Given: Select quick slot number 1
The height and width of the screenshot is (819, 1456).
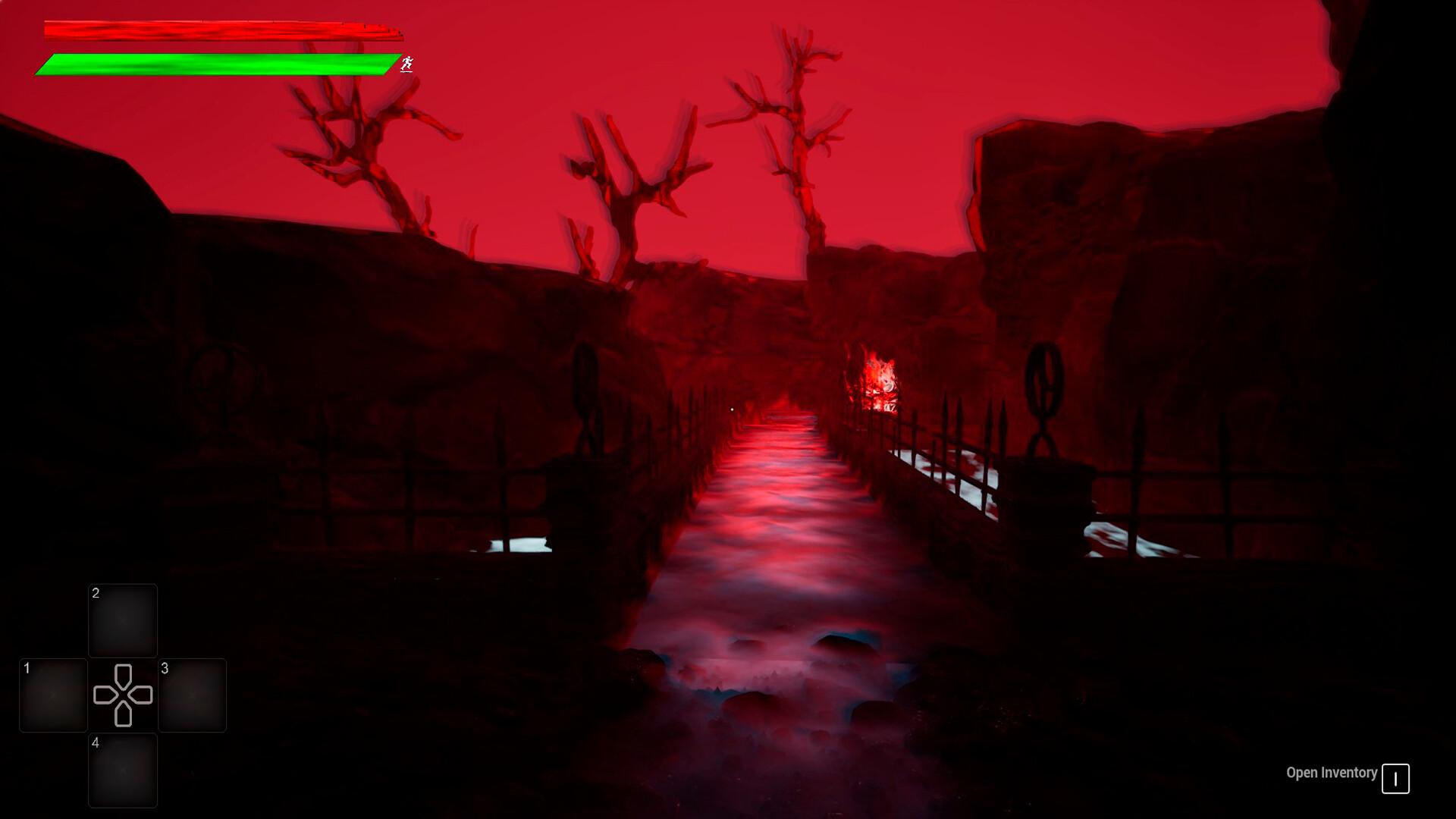Looking at the screenshot, I should pos(53,695).
